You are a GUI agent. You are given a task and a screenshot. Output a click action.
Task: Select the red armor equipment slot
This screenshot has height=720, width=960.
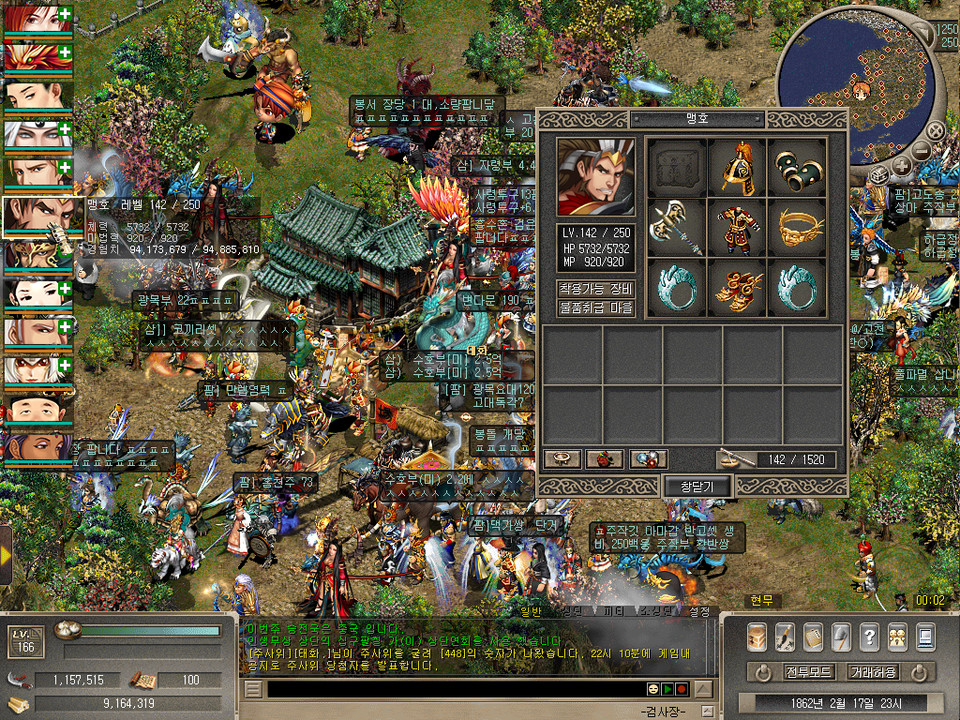click(x=737, y=228)
